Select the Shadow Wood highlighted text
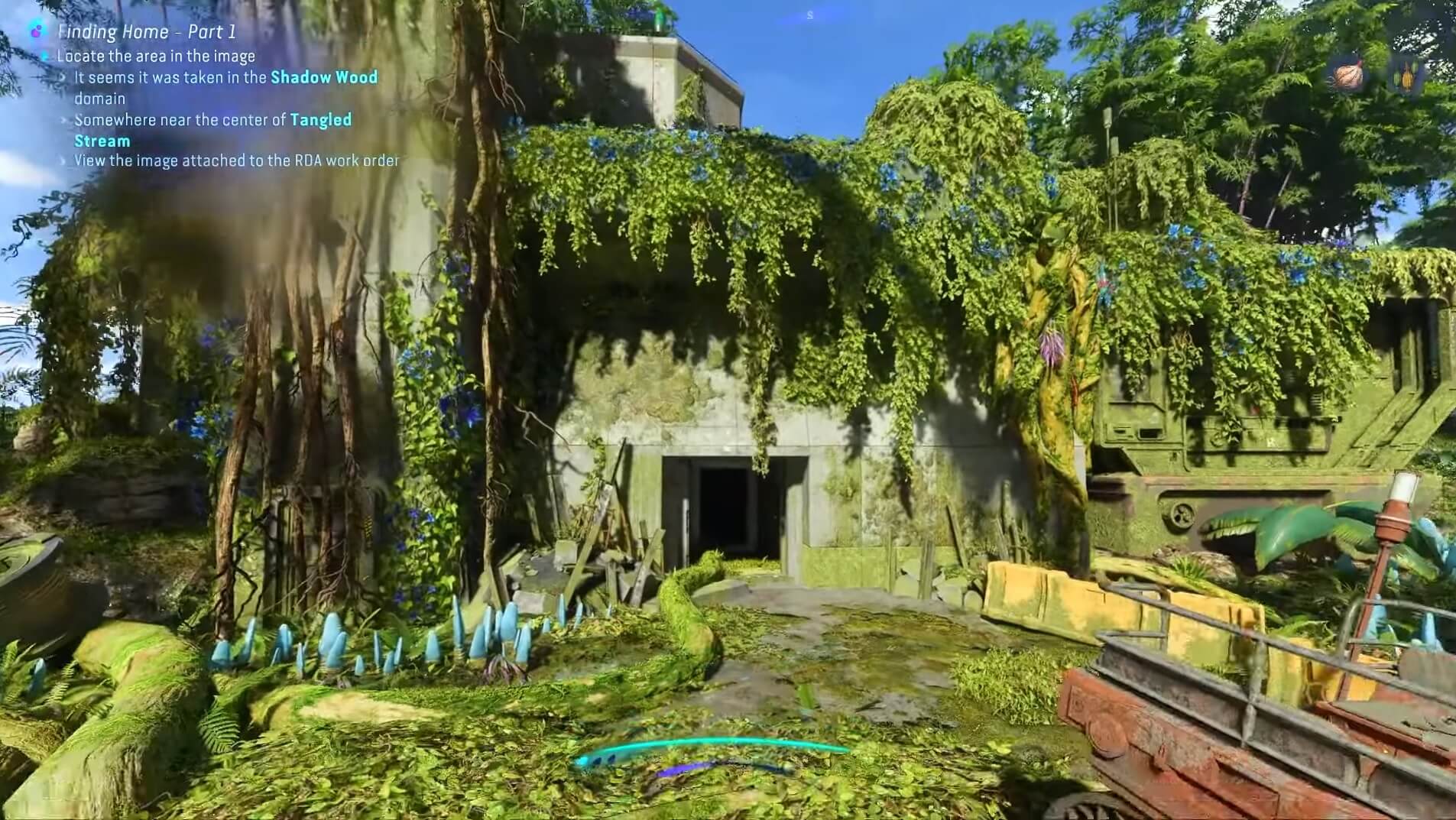This screenshot has height=820, width=1456. (324, 77)
